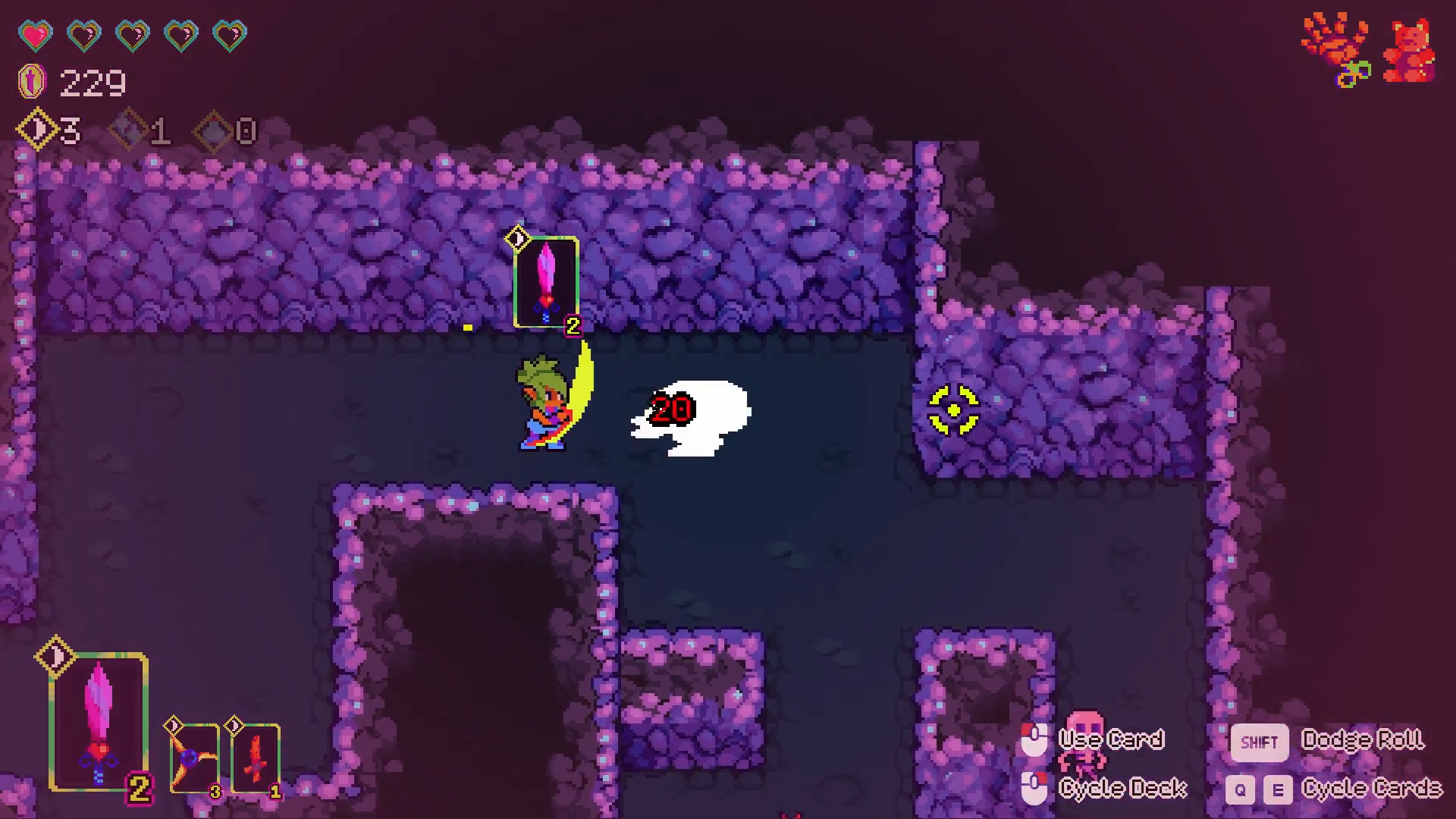Click the pink sword card above the player

point(546,281)
